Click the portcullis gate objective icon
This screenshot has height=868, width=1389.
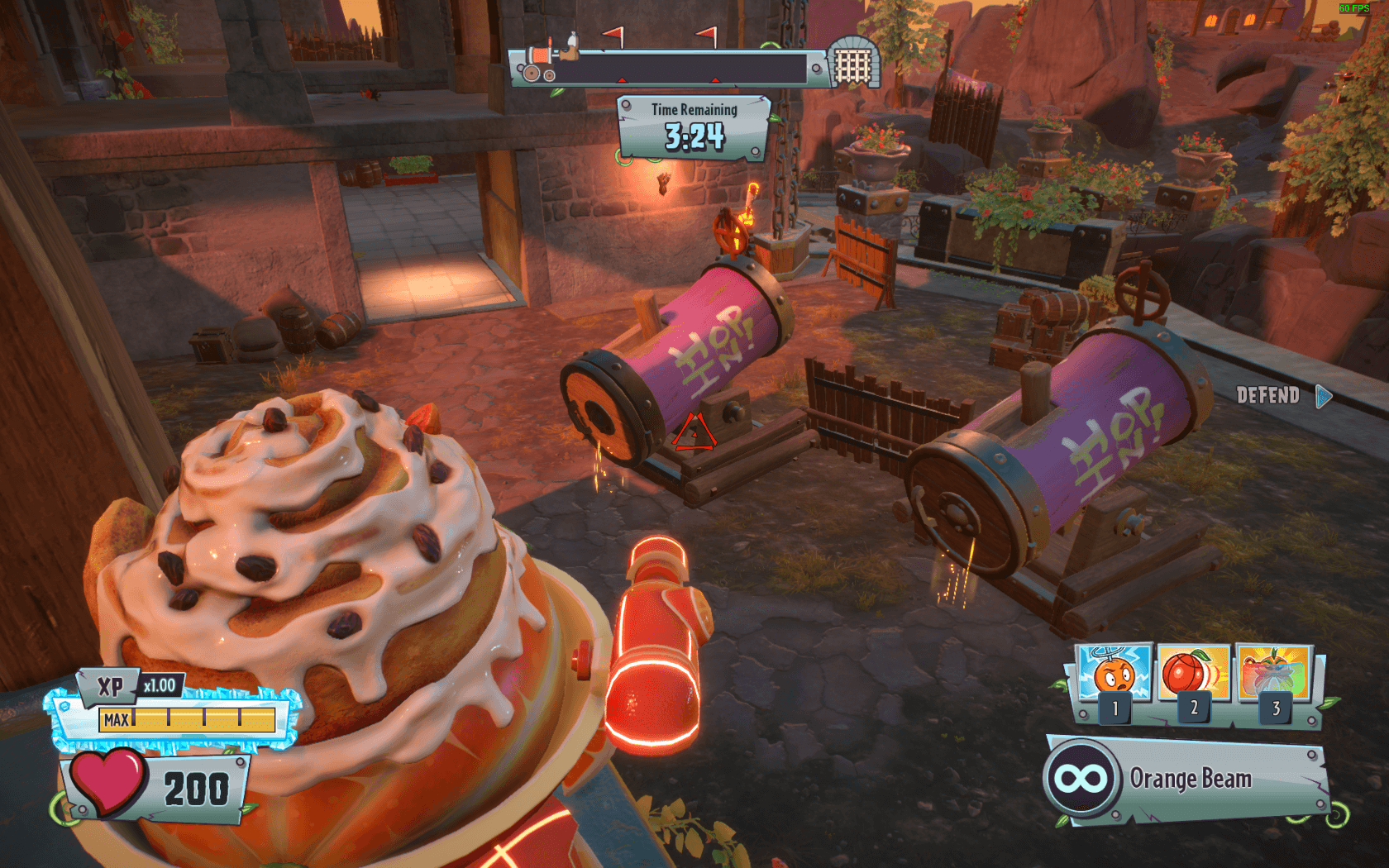tap(854, 63)
